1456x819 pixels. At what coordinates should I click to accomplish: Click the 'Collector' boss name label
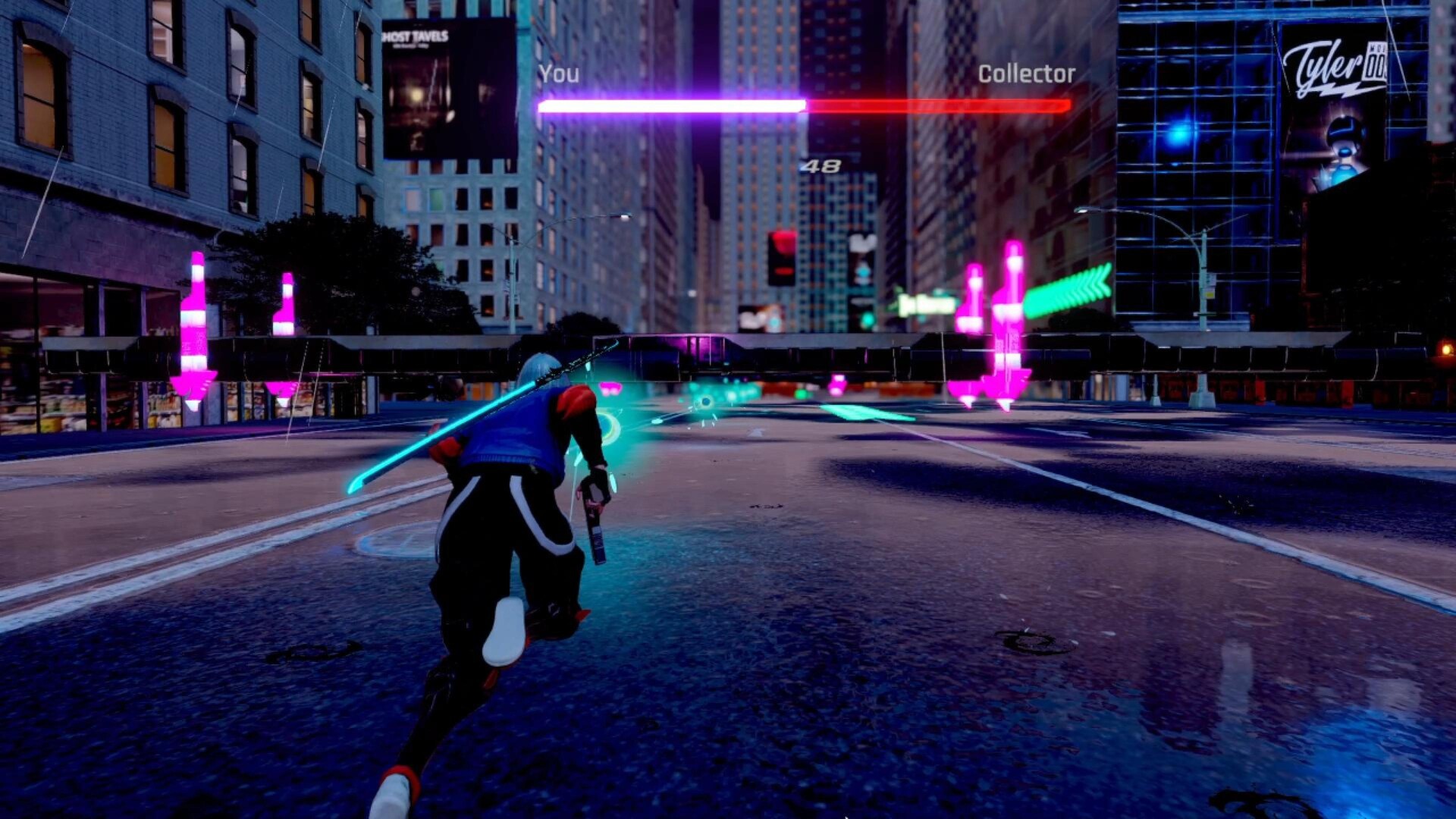(x=1028, y=74)
